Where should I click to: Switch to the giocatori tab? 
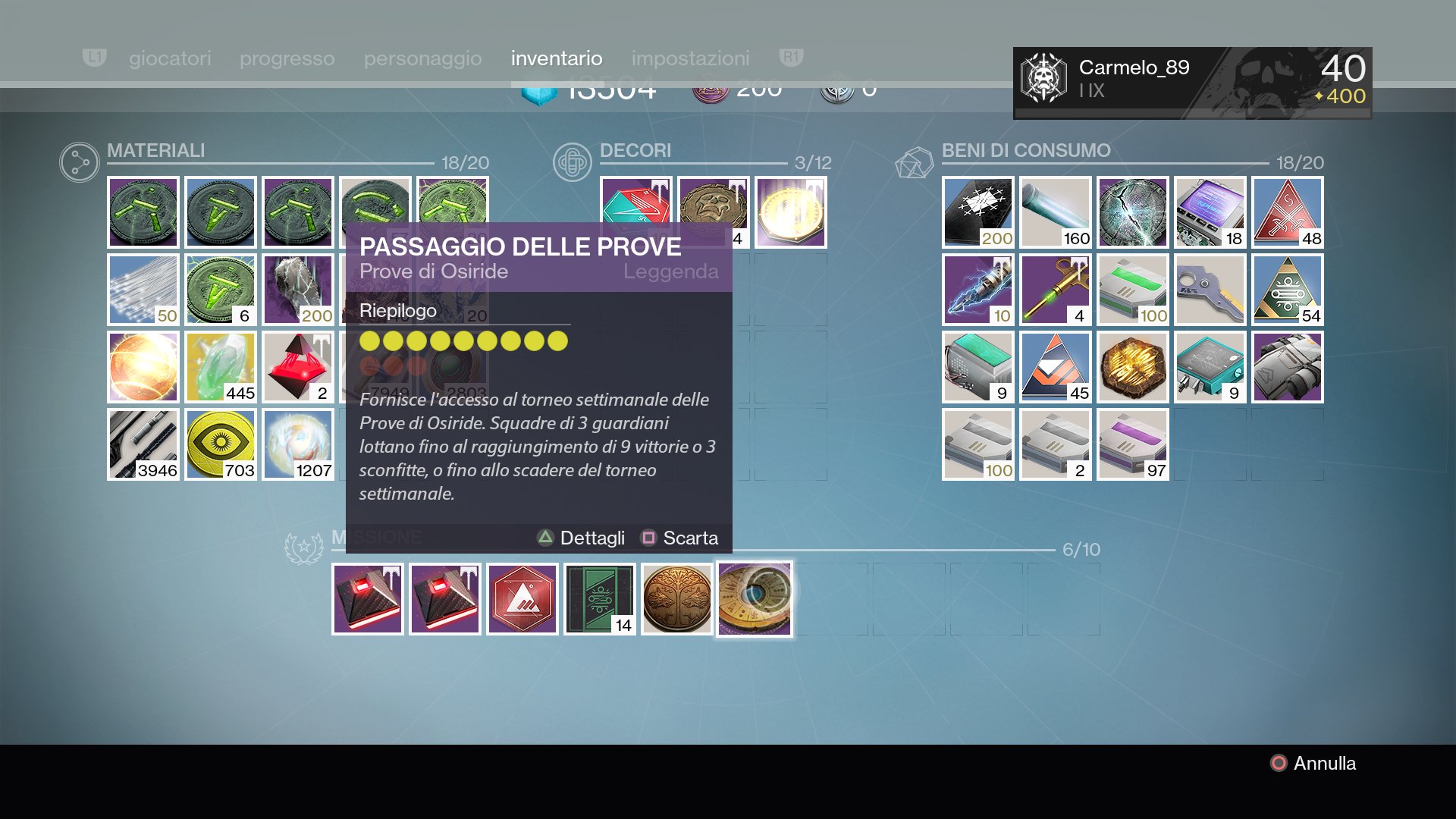[170, 58]
